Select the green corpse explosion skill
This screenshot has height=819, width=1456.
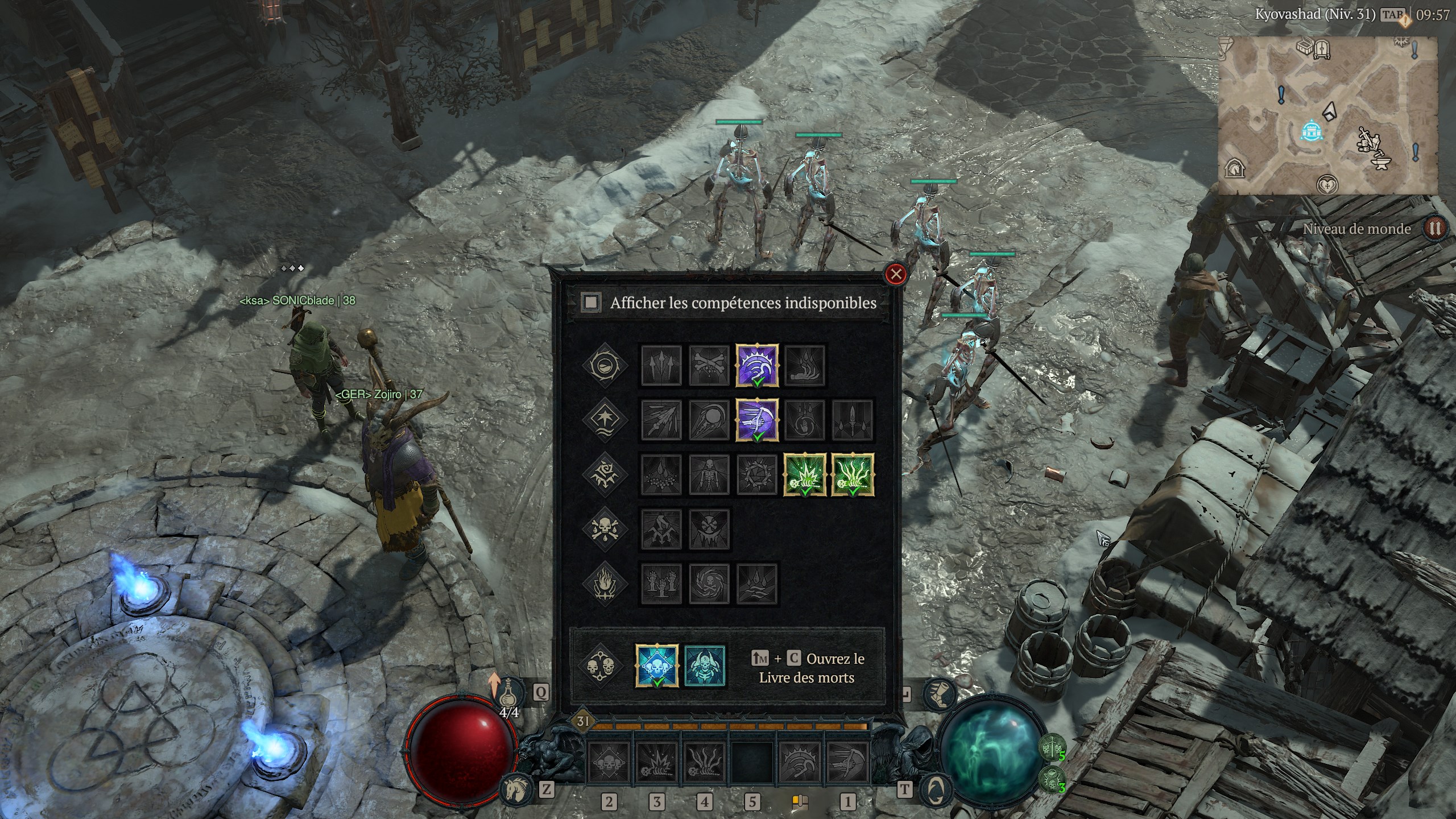tap(805, 474)
